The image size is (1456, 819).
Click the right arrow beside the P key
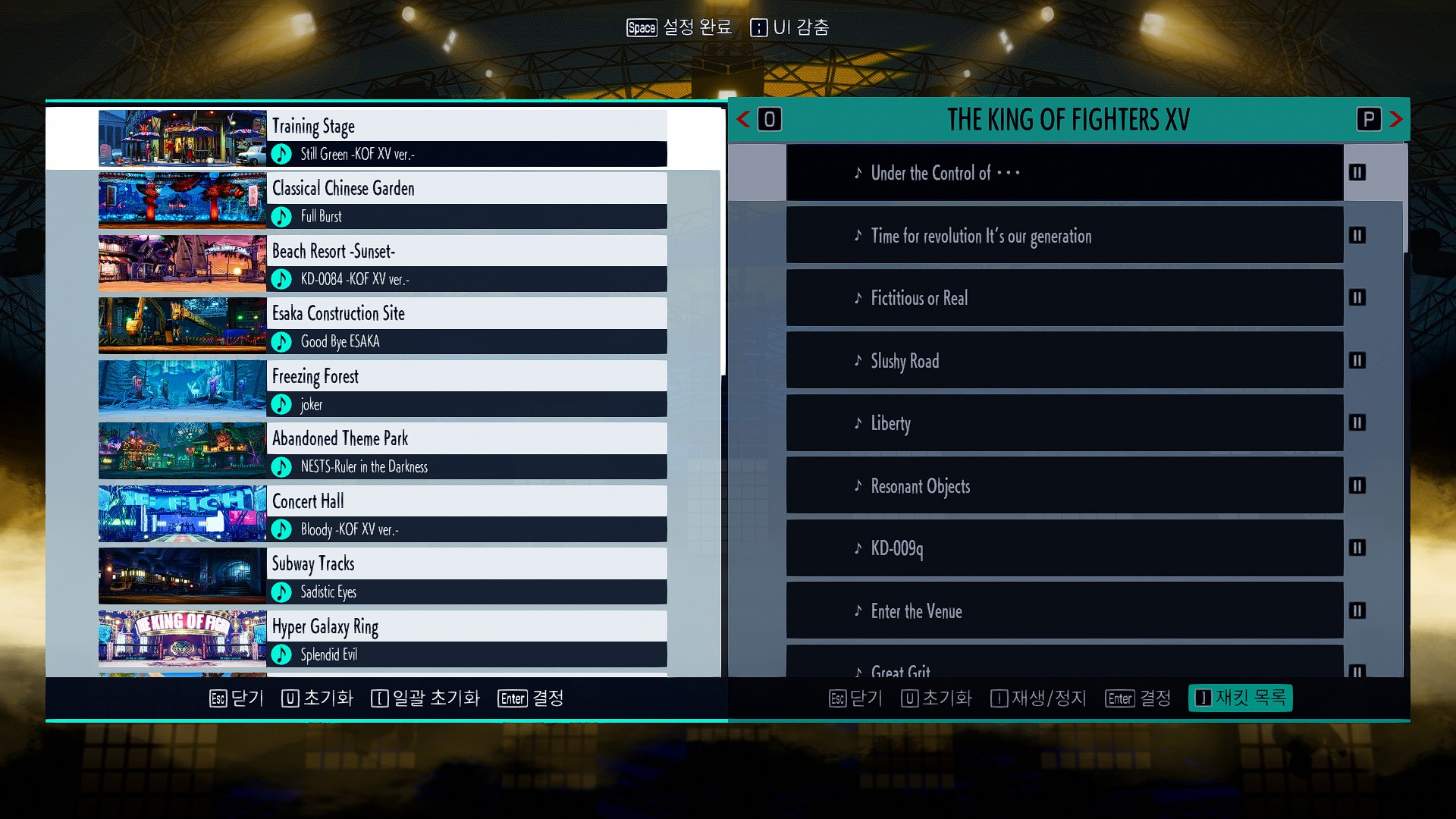click(1395, 119)
